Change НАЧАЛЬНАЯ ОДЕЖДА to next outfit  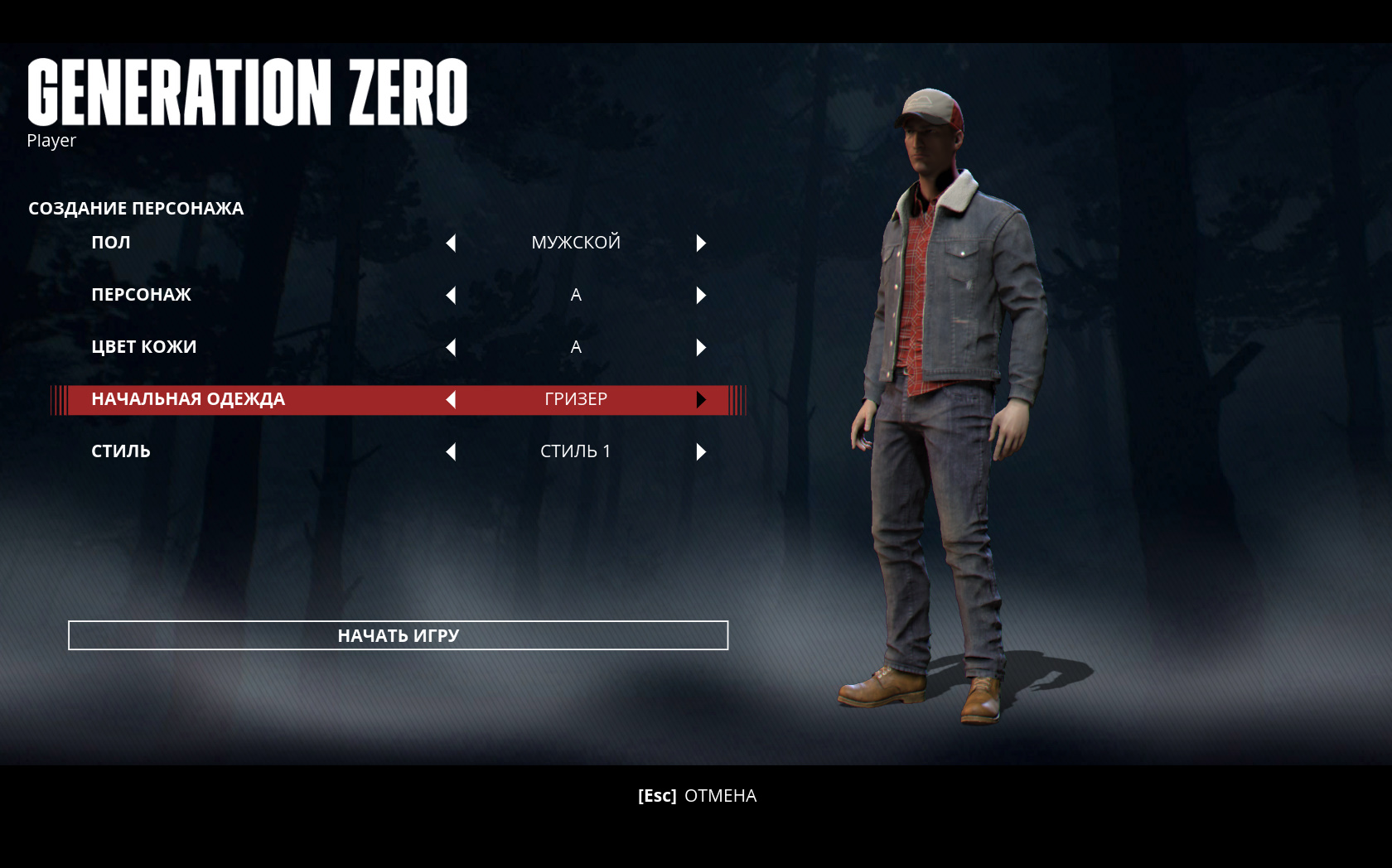(701, 399)
